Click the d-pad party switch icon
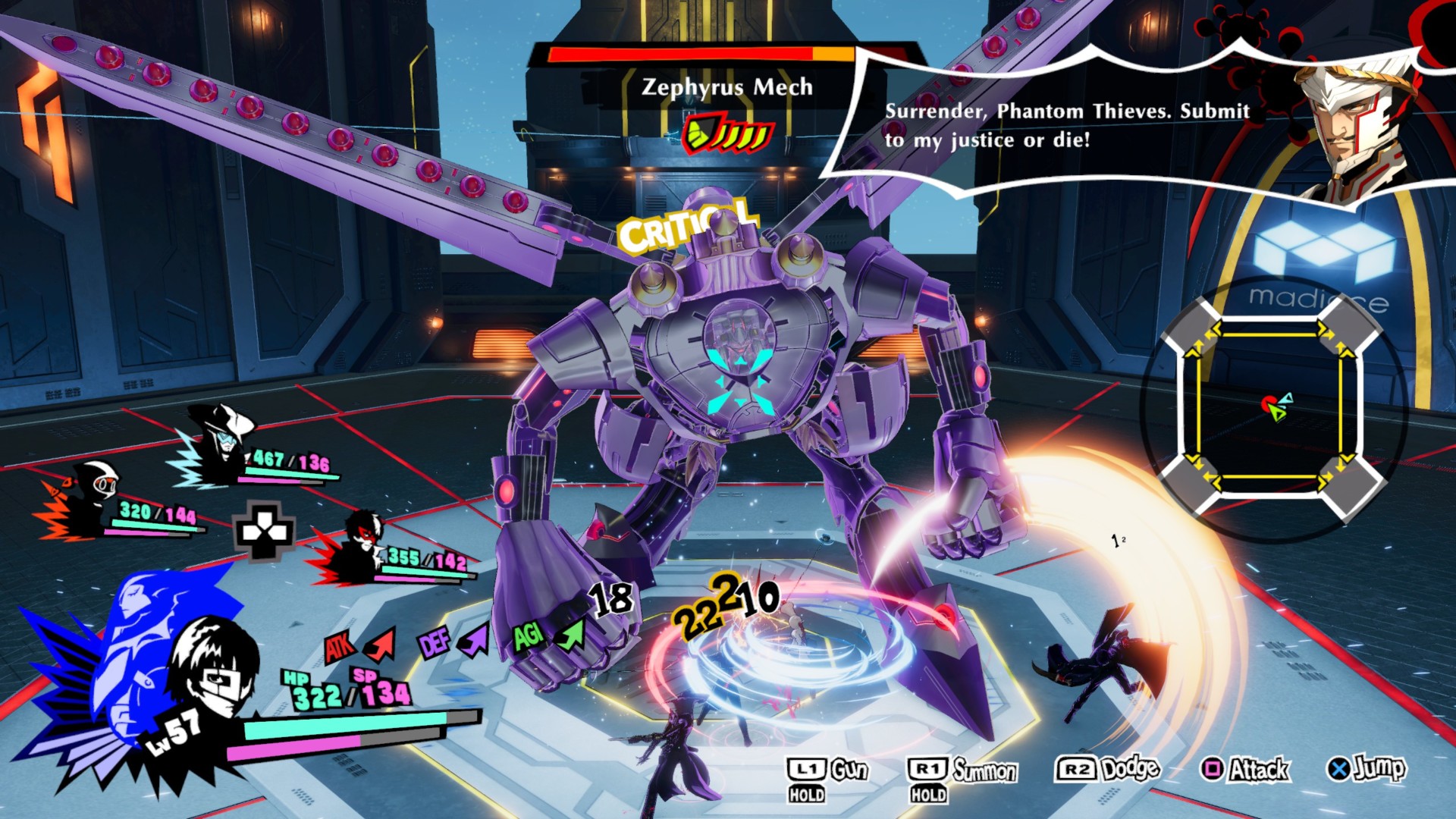 [263, 531]
